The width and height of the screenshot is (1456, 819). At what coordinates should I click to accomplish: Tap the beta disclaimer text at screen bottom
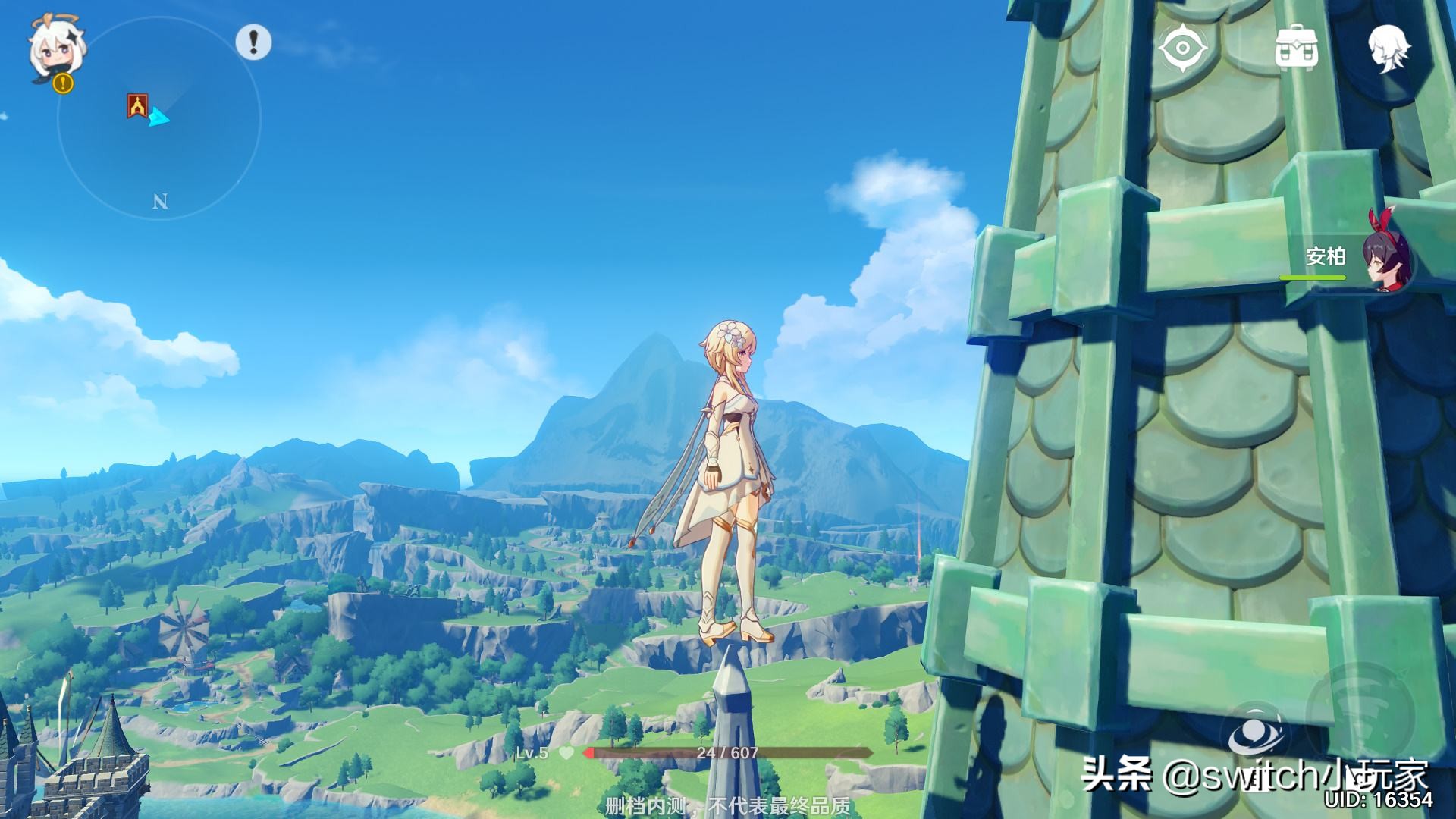(x=728, y=805)
